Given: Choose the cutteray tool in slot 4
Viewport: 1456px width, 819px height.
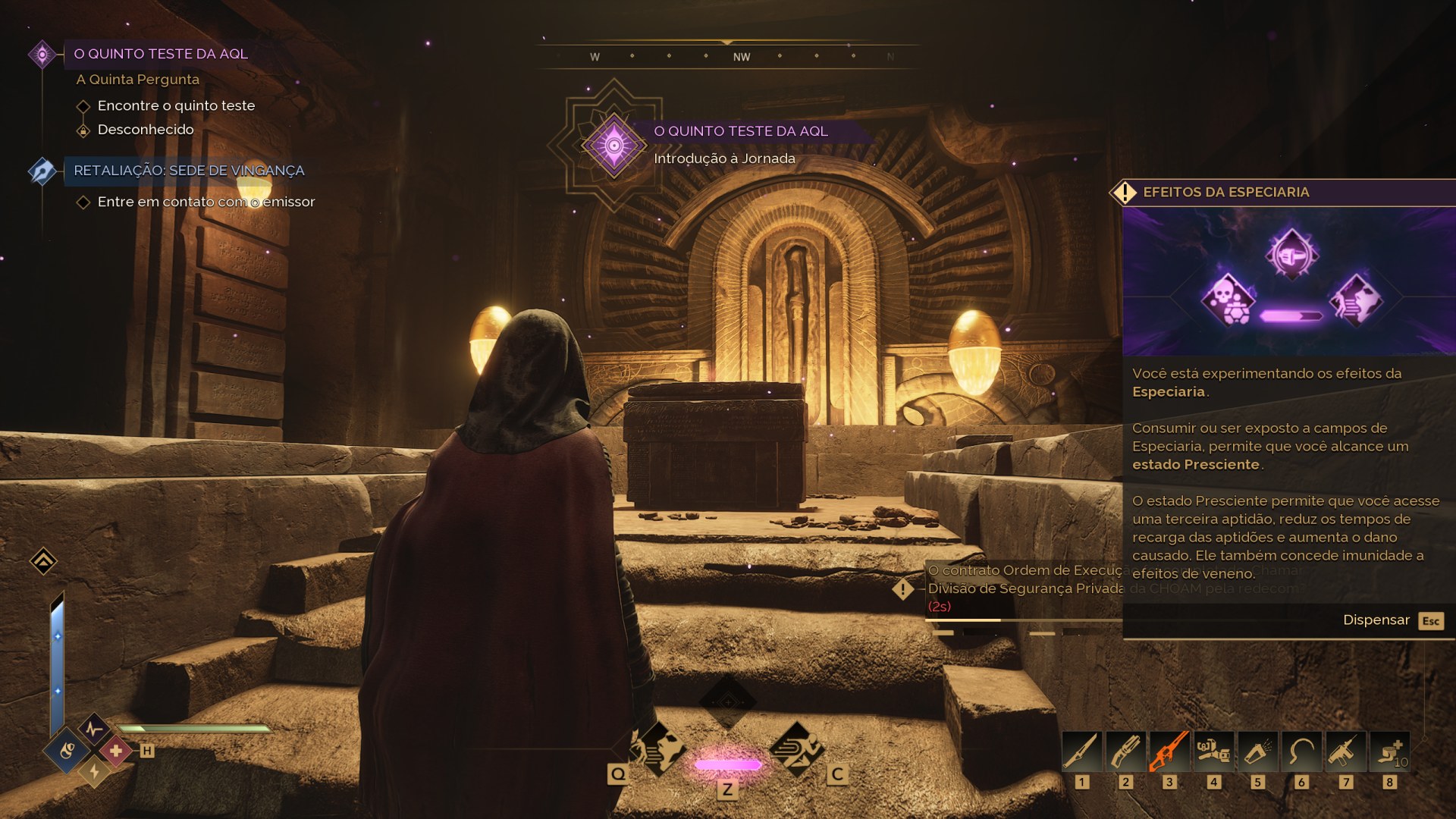Looking at the screenshot, I should tap(1213, 752).
